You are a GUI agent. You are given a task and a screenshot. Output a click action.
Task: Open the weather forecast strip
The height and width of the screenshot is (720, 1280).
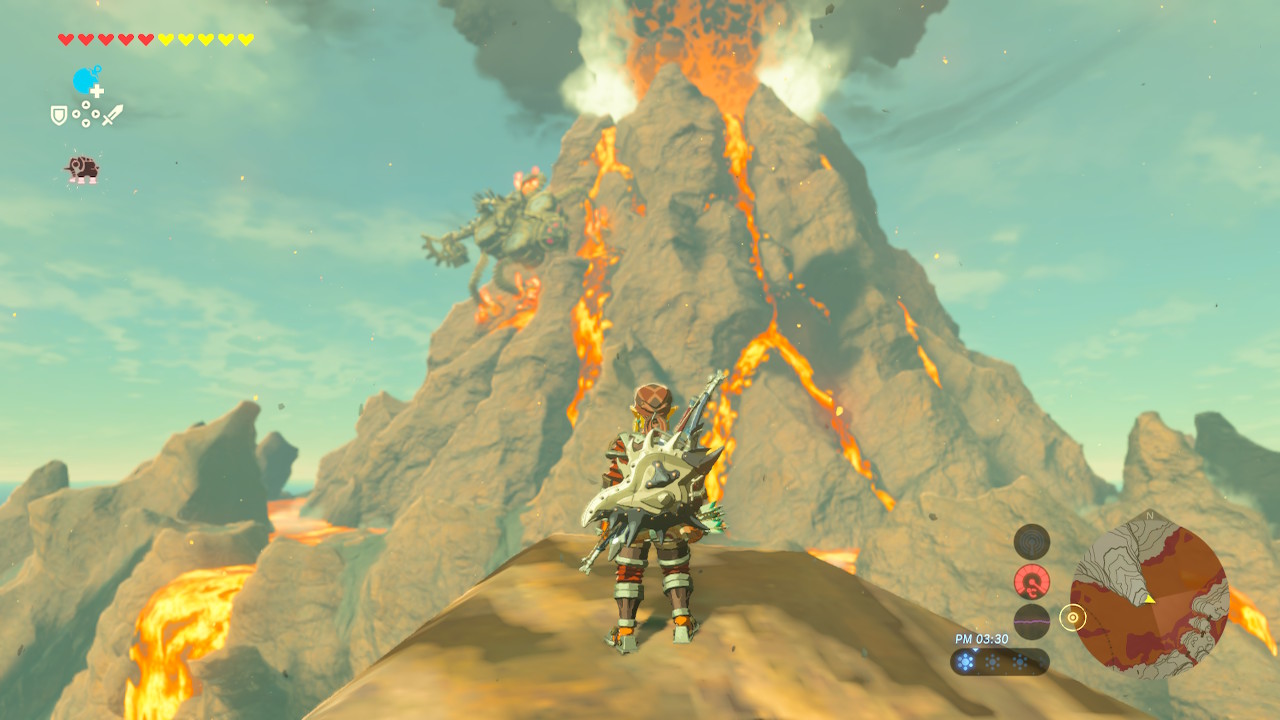pos(999,661)
